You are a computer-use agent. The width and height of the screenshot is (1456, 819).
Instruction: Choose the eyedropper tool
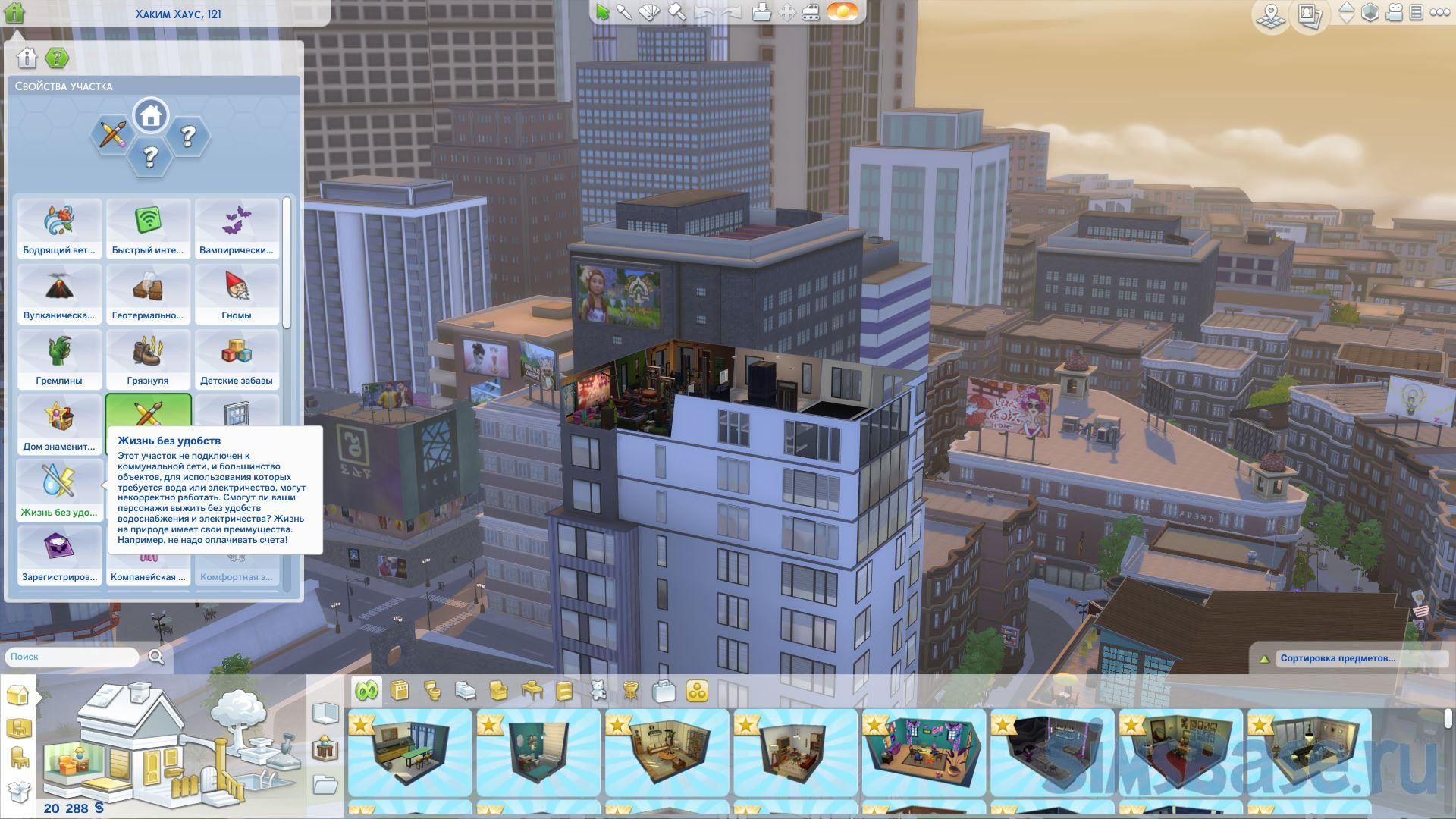pyautogui.click(x=624, y=12)
